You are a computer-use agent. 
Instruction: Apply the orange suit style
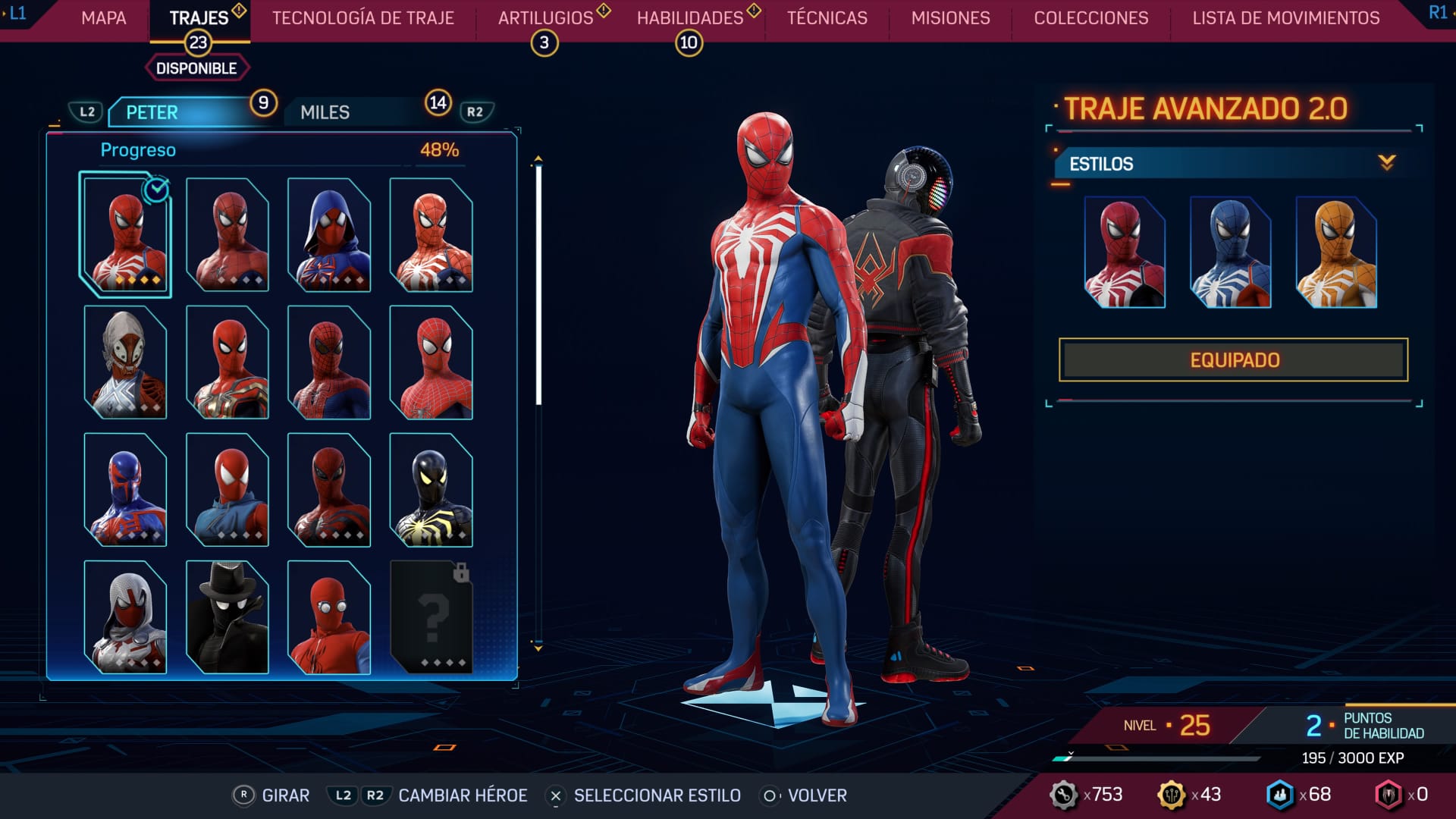click(1336, 253)
